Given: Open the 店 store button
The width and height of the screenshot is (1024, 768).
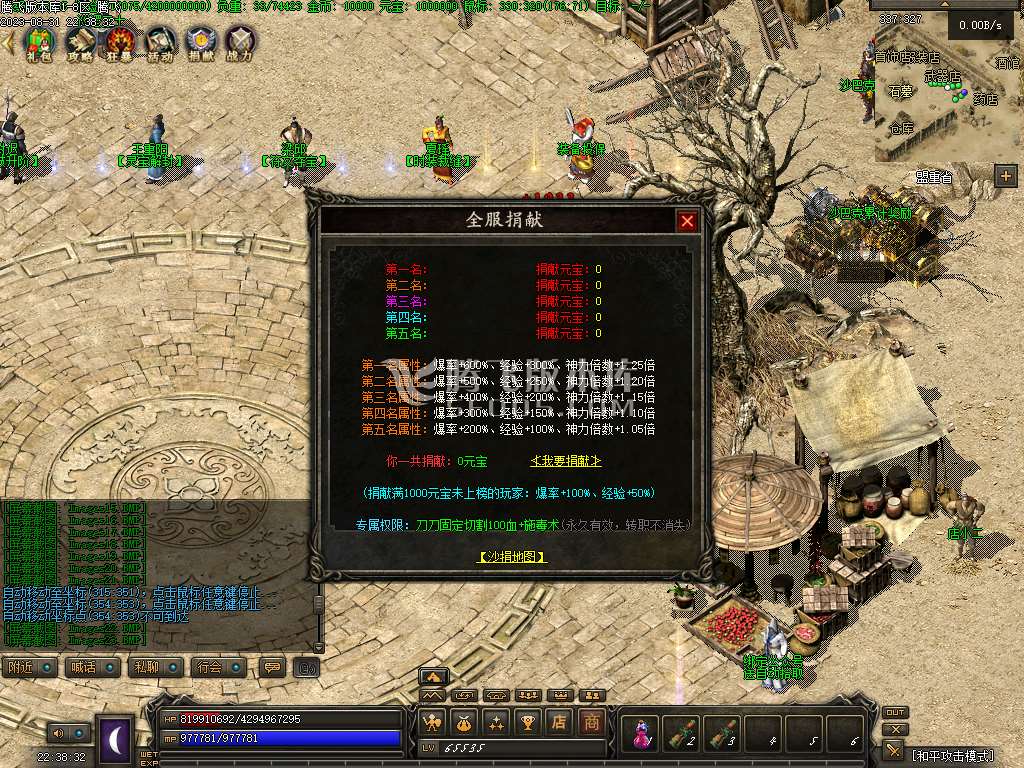Looking at the screenshot, I should point(560,721).
